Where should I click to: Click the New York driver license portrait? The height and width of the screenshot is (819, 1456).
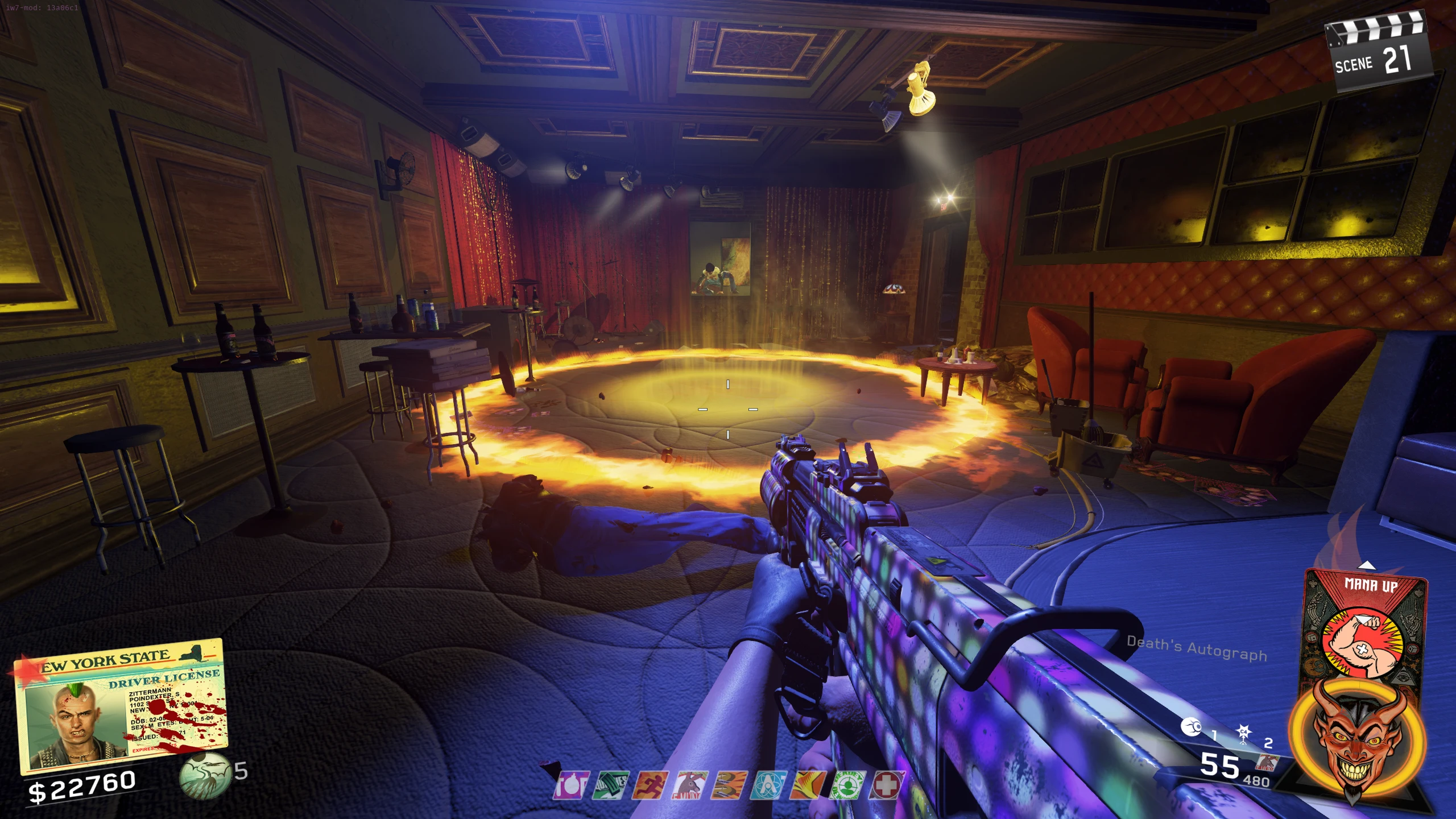point(75,726)
